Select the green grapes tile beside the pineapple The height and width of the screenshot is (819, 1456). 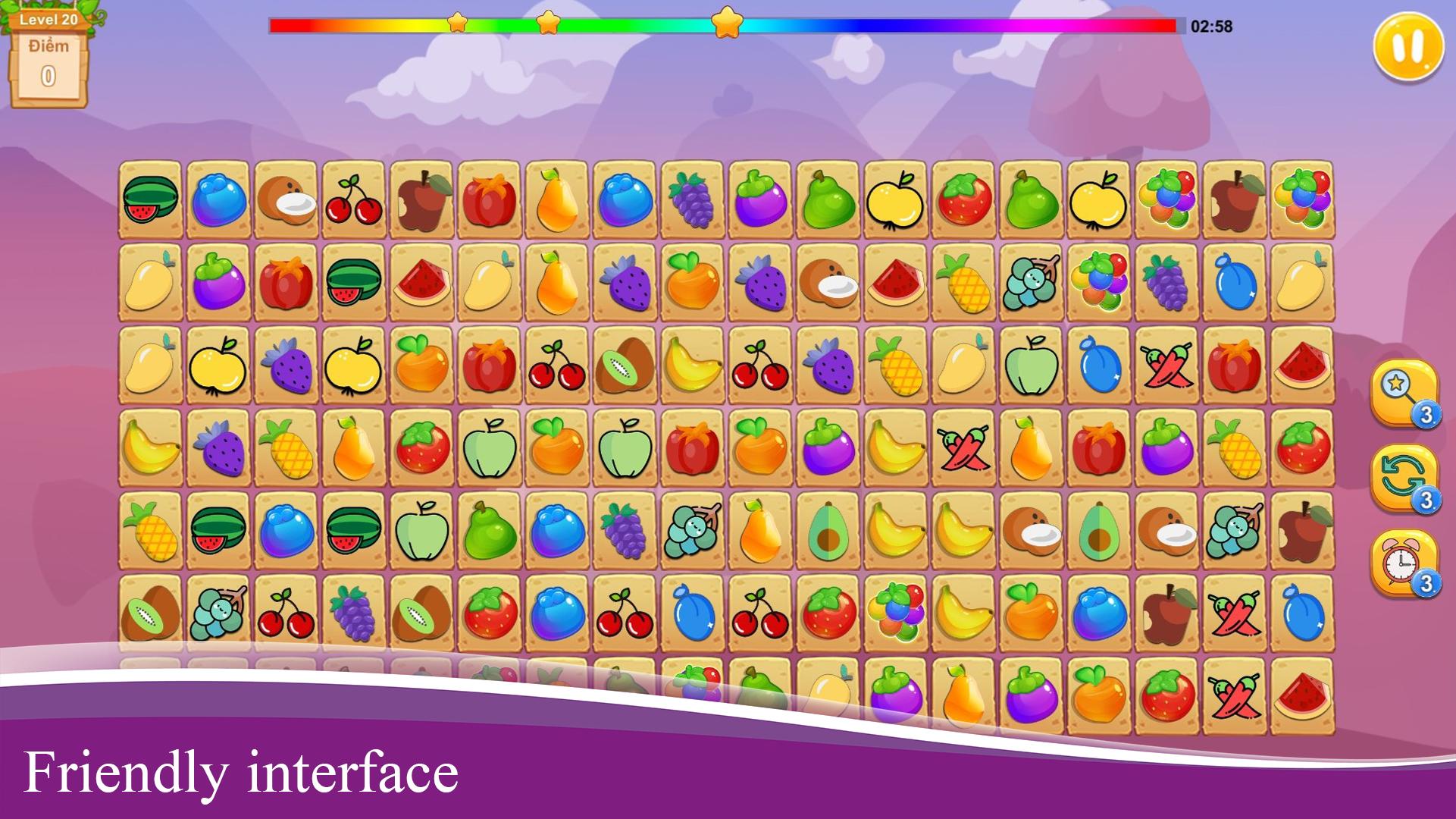click(1030, 282)
